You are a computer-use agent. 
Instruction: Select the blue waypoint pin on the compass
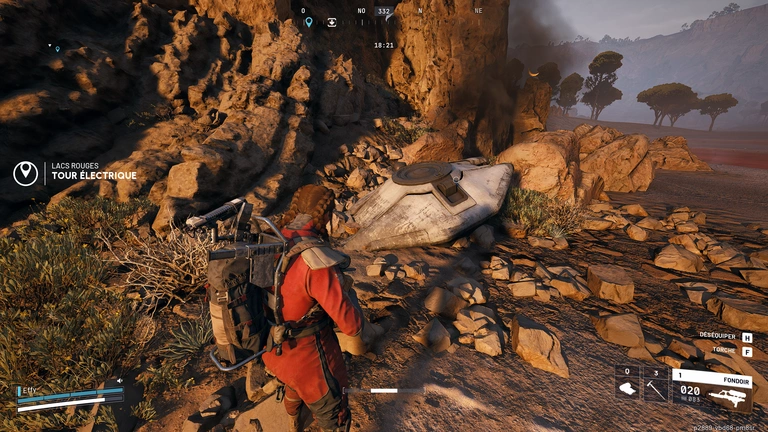308,22
